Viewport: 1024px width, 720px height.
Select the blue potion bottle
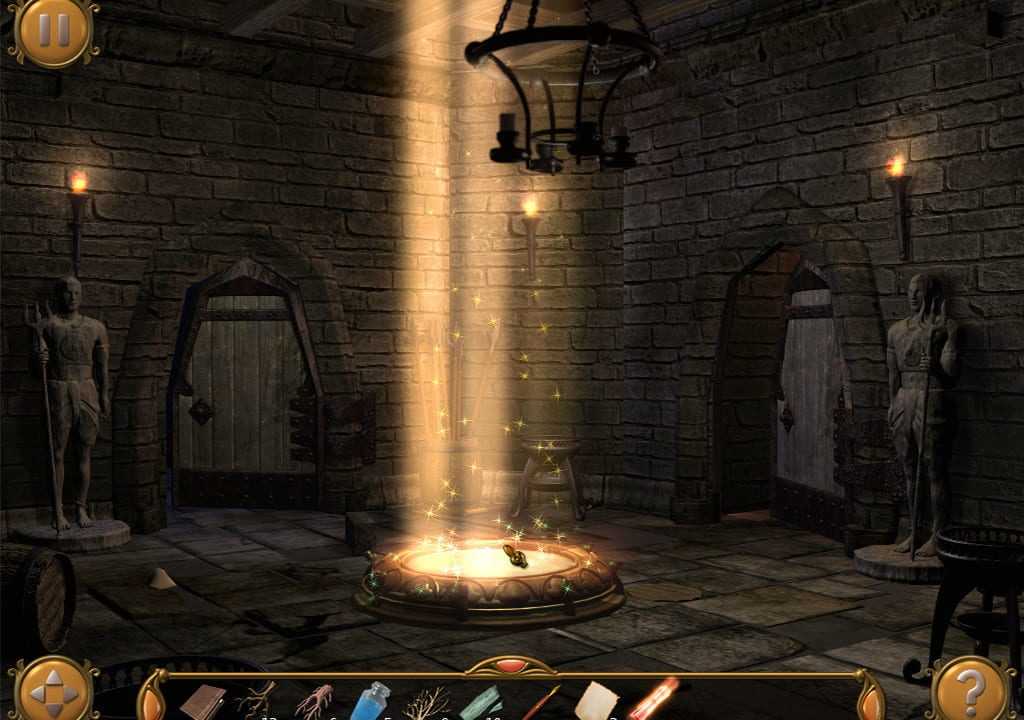pos(371,700)
